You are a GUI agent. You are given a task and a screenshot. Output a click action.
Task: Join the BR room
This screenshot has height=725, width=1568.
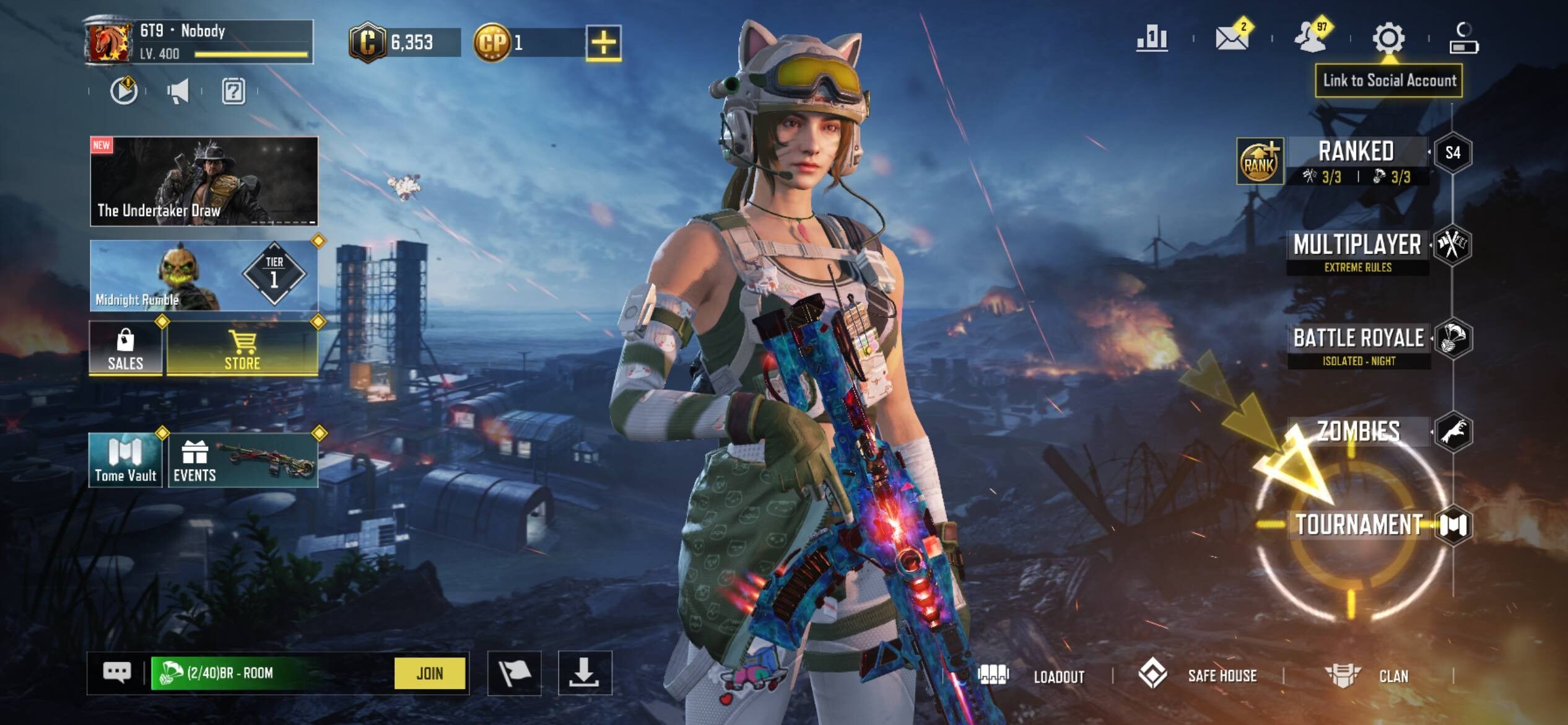429,673
